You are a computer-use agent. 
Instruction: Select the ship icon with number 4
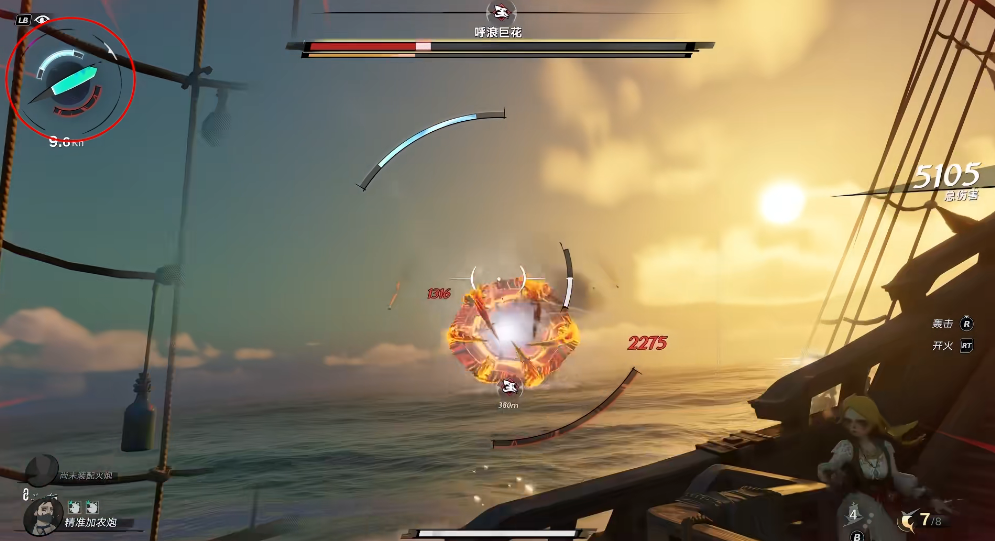point(854,513)
